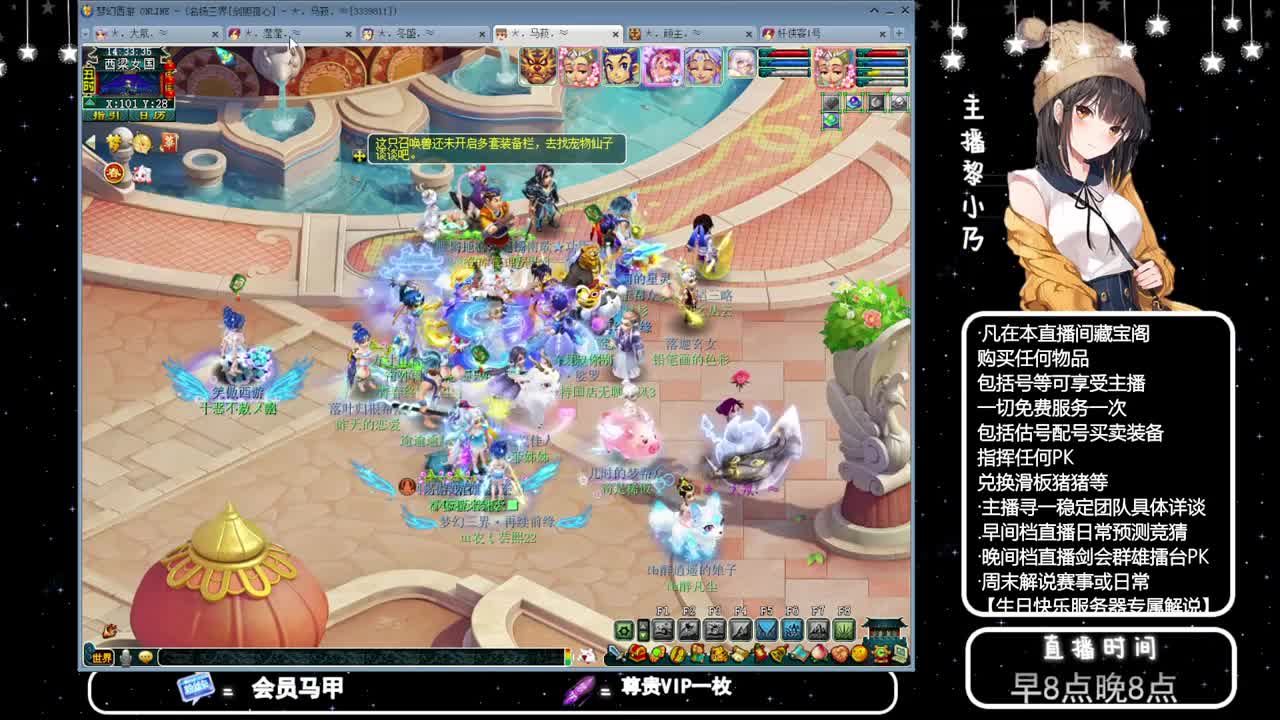Image resolution: width=1280 pixels, height=720 pixels.
Task: Open the quest log scroll icon
Action: pyautogui.click(x=740, y=654)
